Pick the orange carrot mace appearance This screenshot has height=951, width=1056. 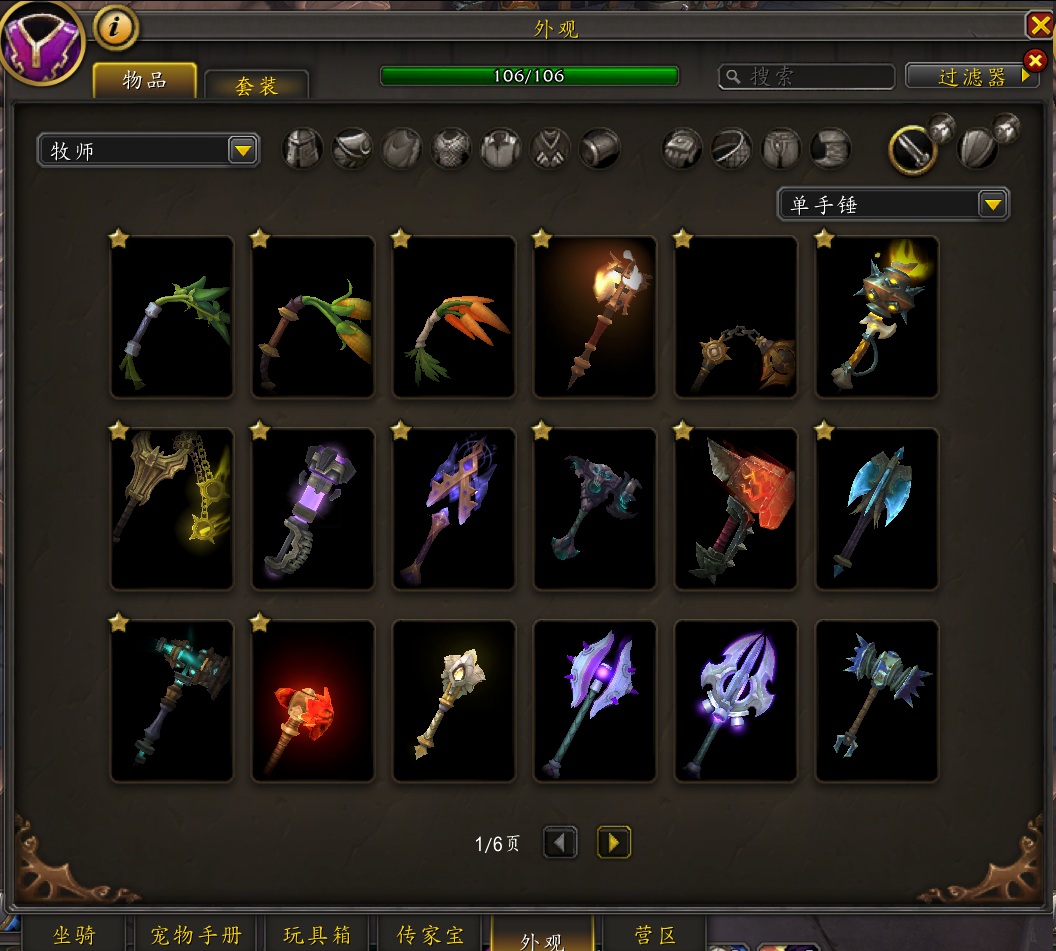coord(454,317)
